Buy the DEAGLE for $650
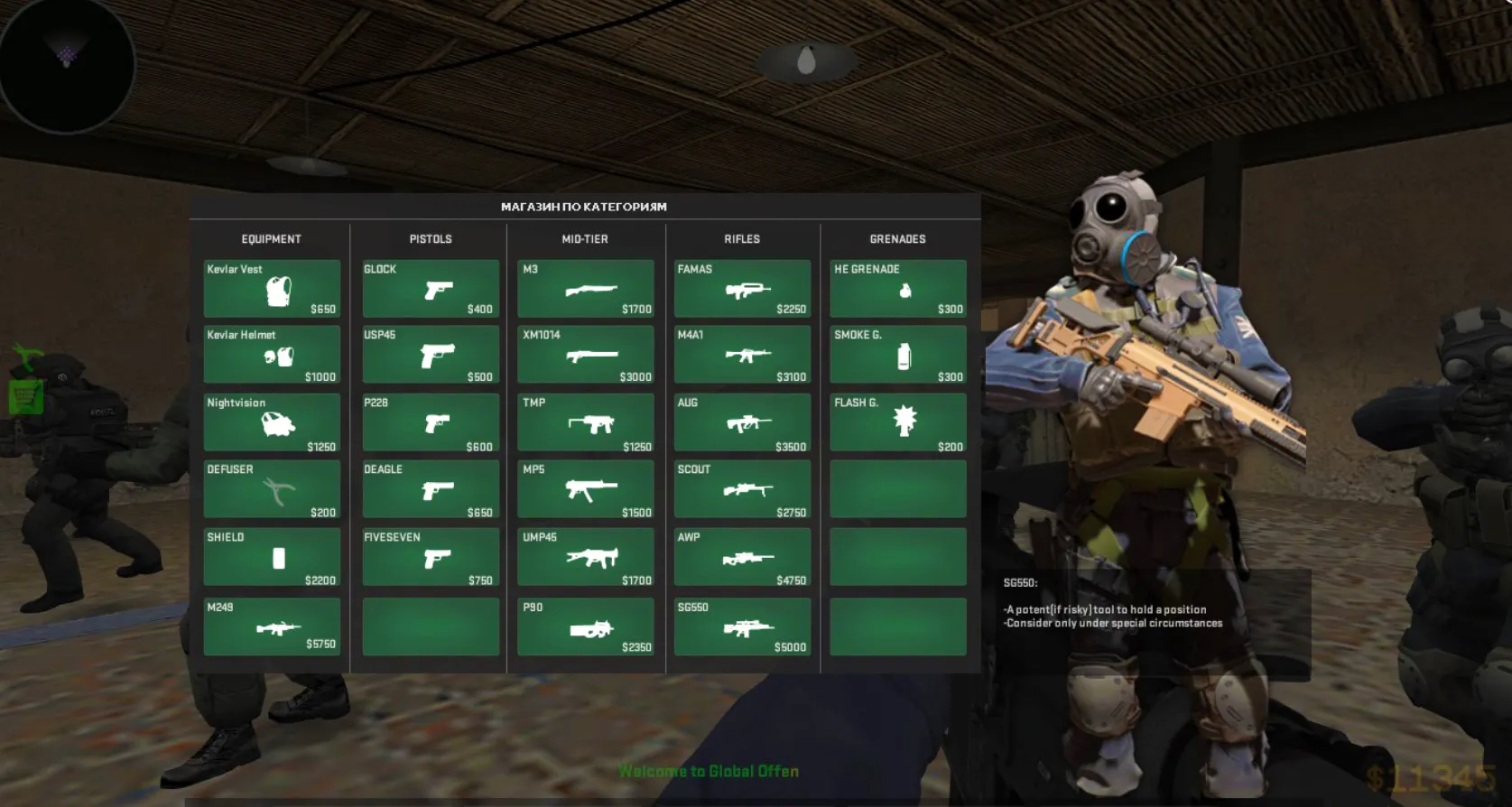 pyautogui.click(x=431, y=489)
